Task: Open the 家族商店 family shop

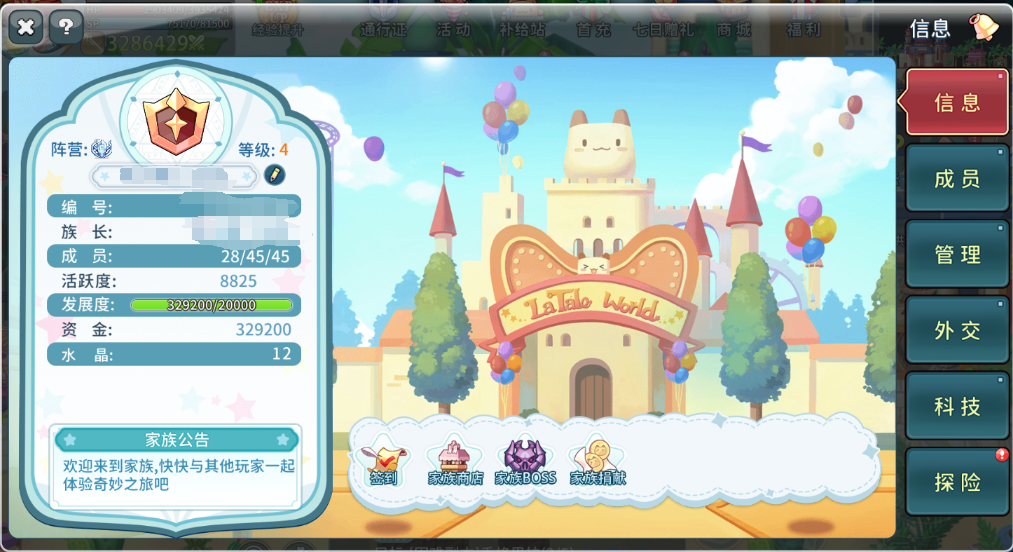Action: point(455,462)
